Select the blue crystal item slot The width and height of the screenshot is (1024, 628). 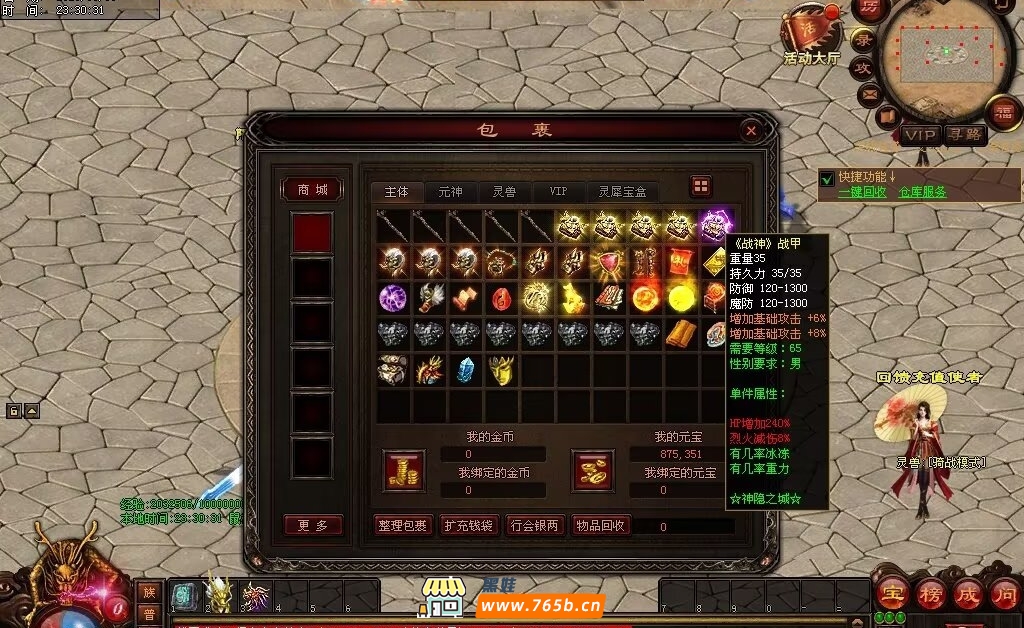[x=464, y=369]
